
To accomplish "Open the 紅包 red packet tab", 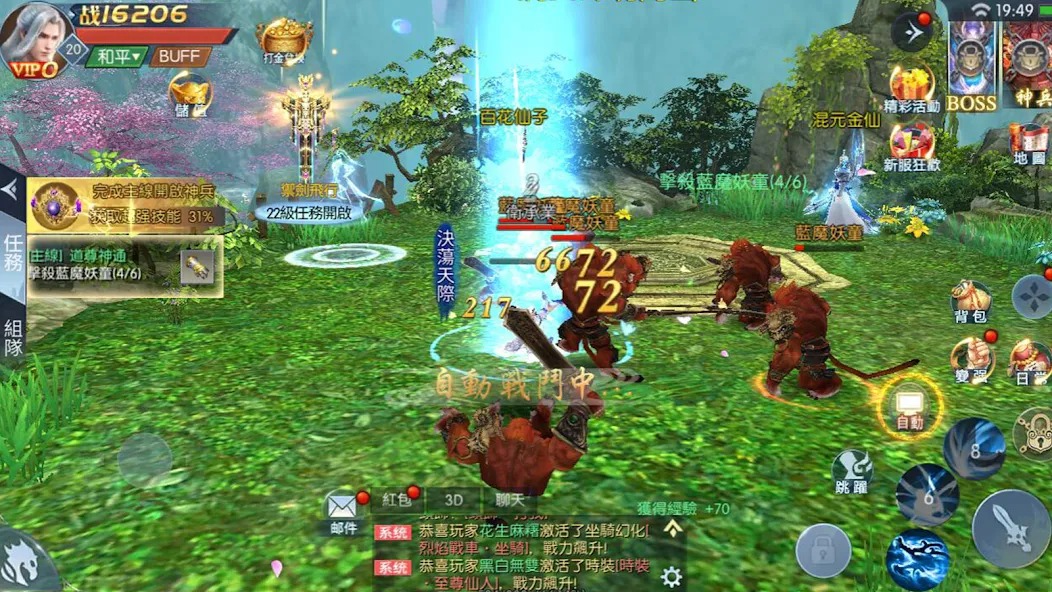I will [x=397, y=499].
